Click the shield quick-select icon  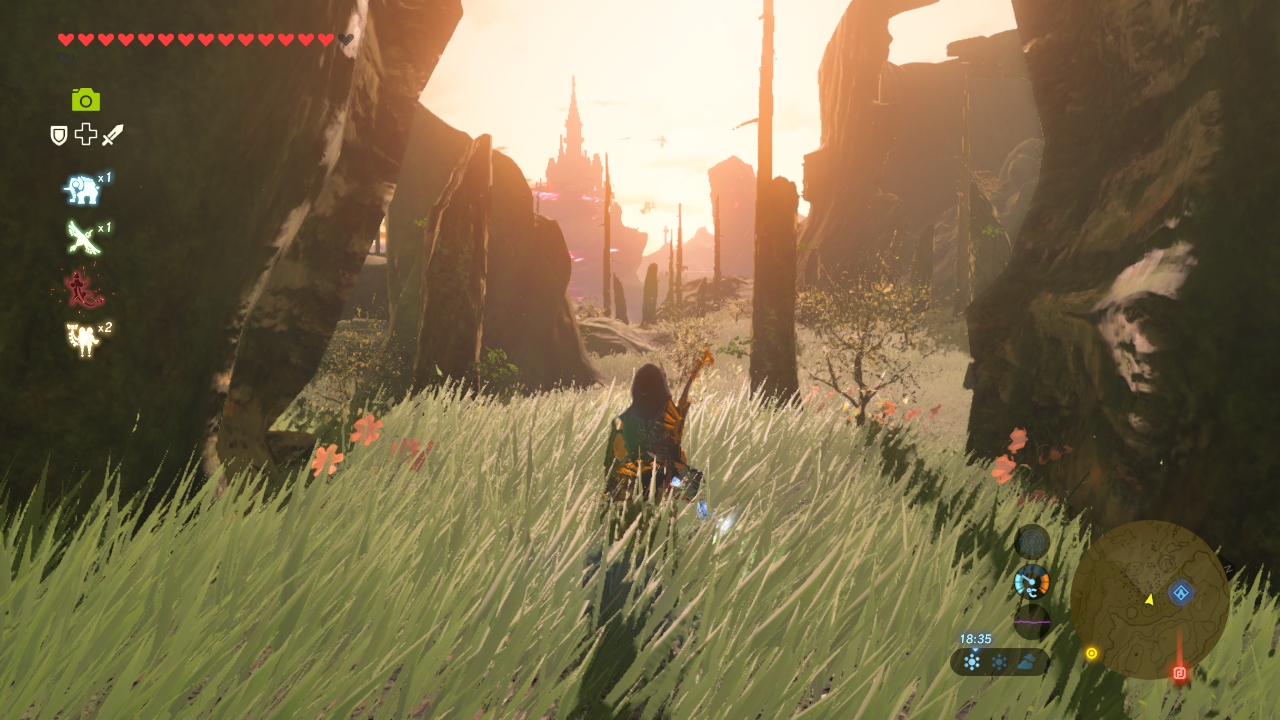coord(59,135)
